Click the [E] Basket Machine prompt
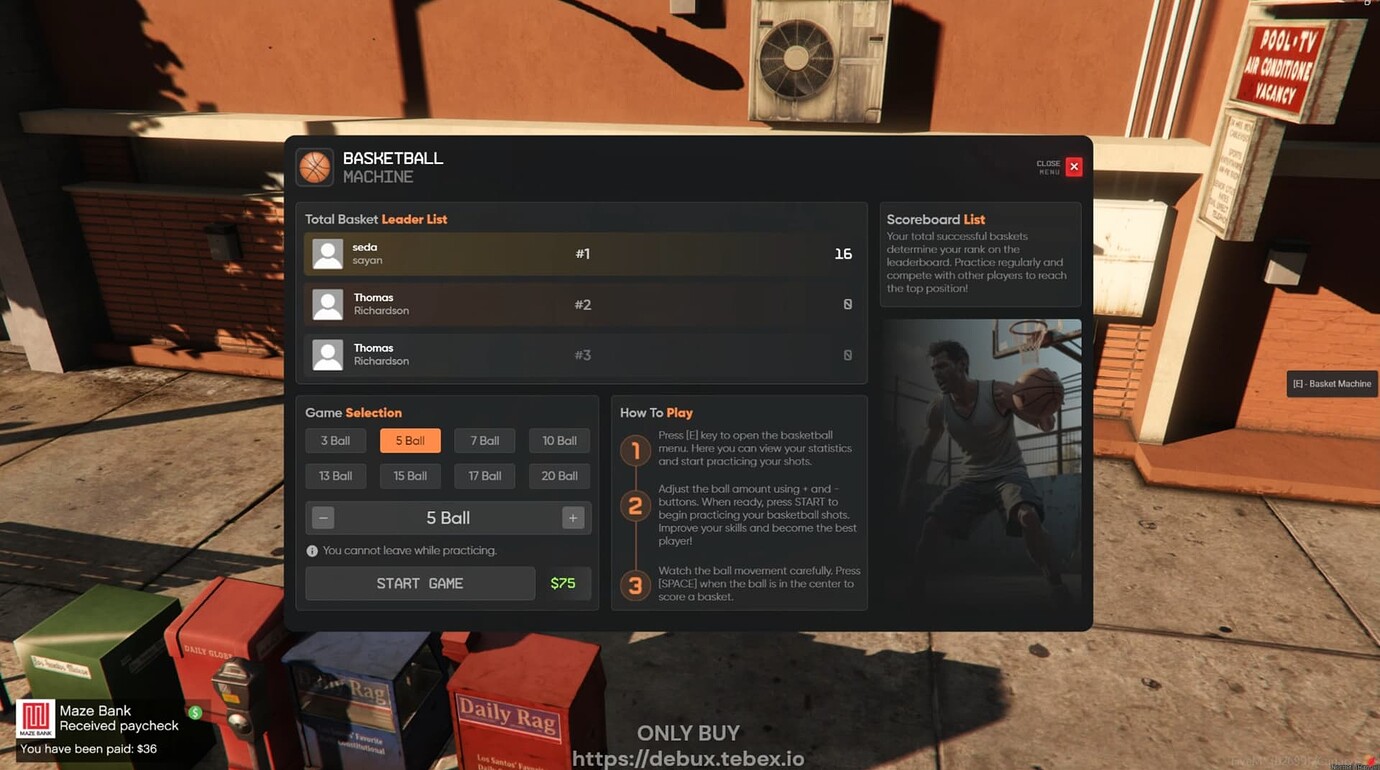Viewport: 1380px width, 770px height. pos(1331,383)
